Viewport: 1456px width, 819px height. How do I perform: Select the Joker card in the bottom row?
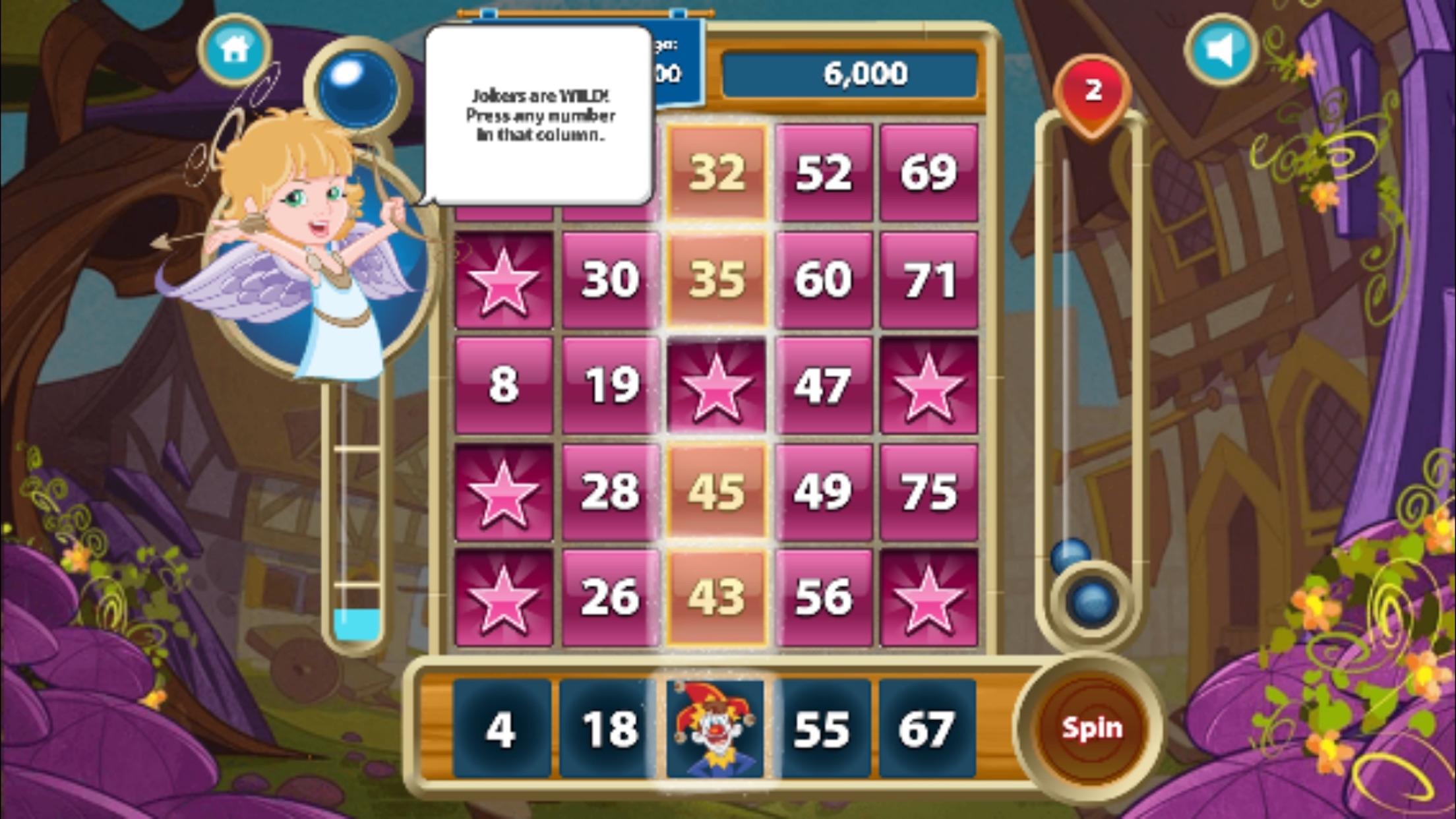tap(715, 729)
